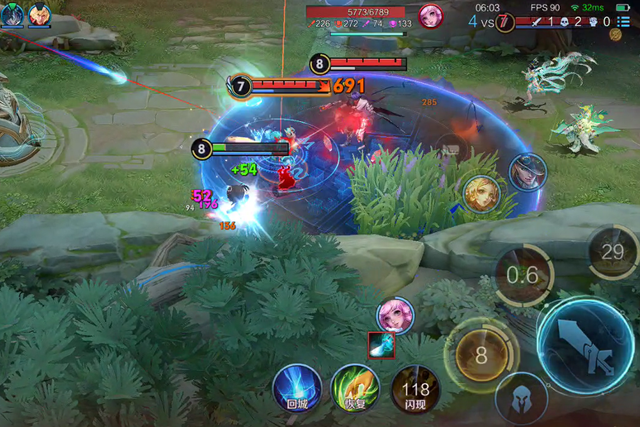Target the blonde enemy hero portrait

coord(481,194)
